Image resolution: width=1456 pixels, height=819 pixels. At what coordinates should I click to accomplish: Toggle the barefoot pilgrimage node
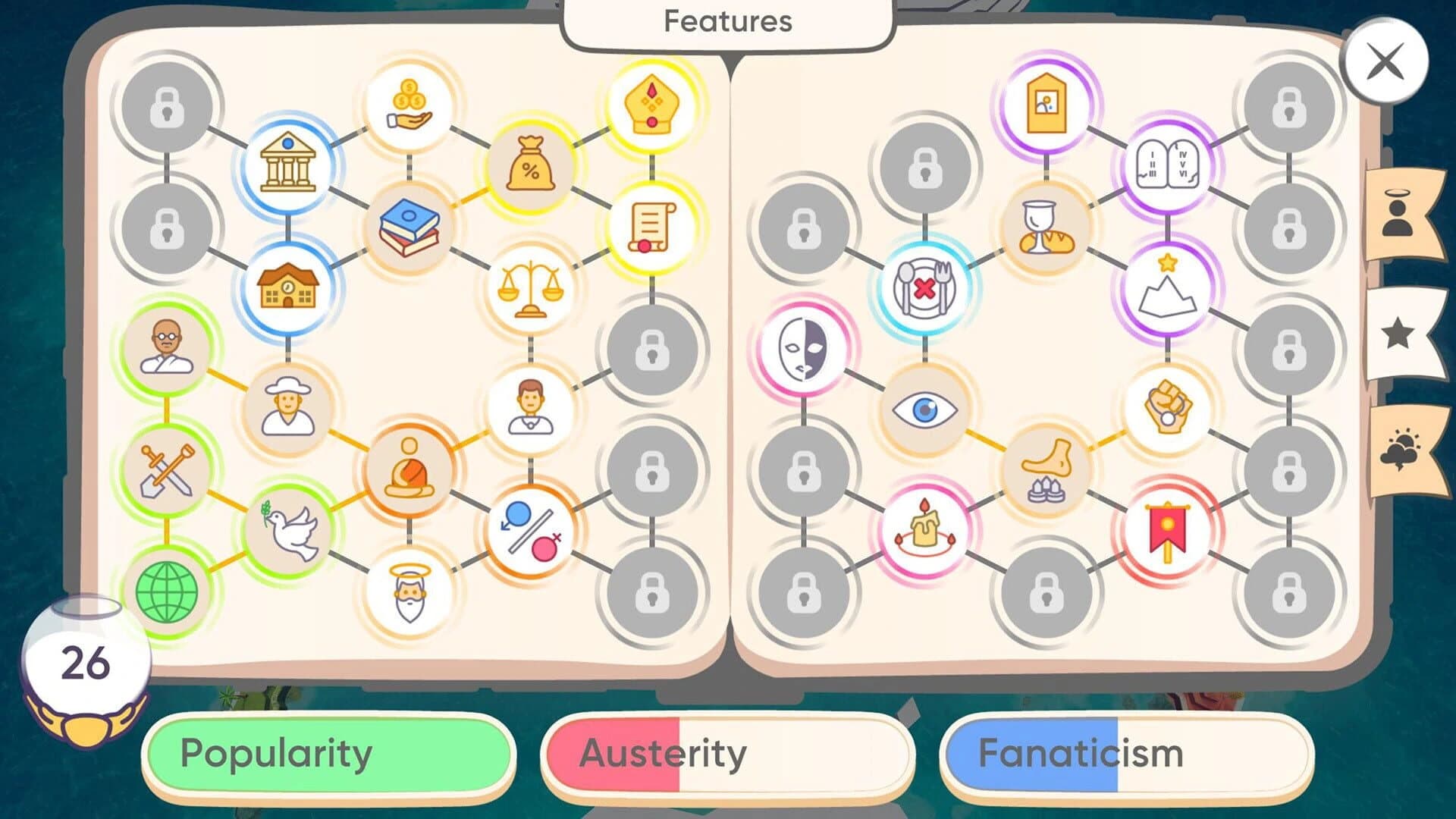coord(1046,468)
